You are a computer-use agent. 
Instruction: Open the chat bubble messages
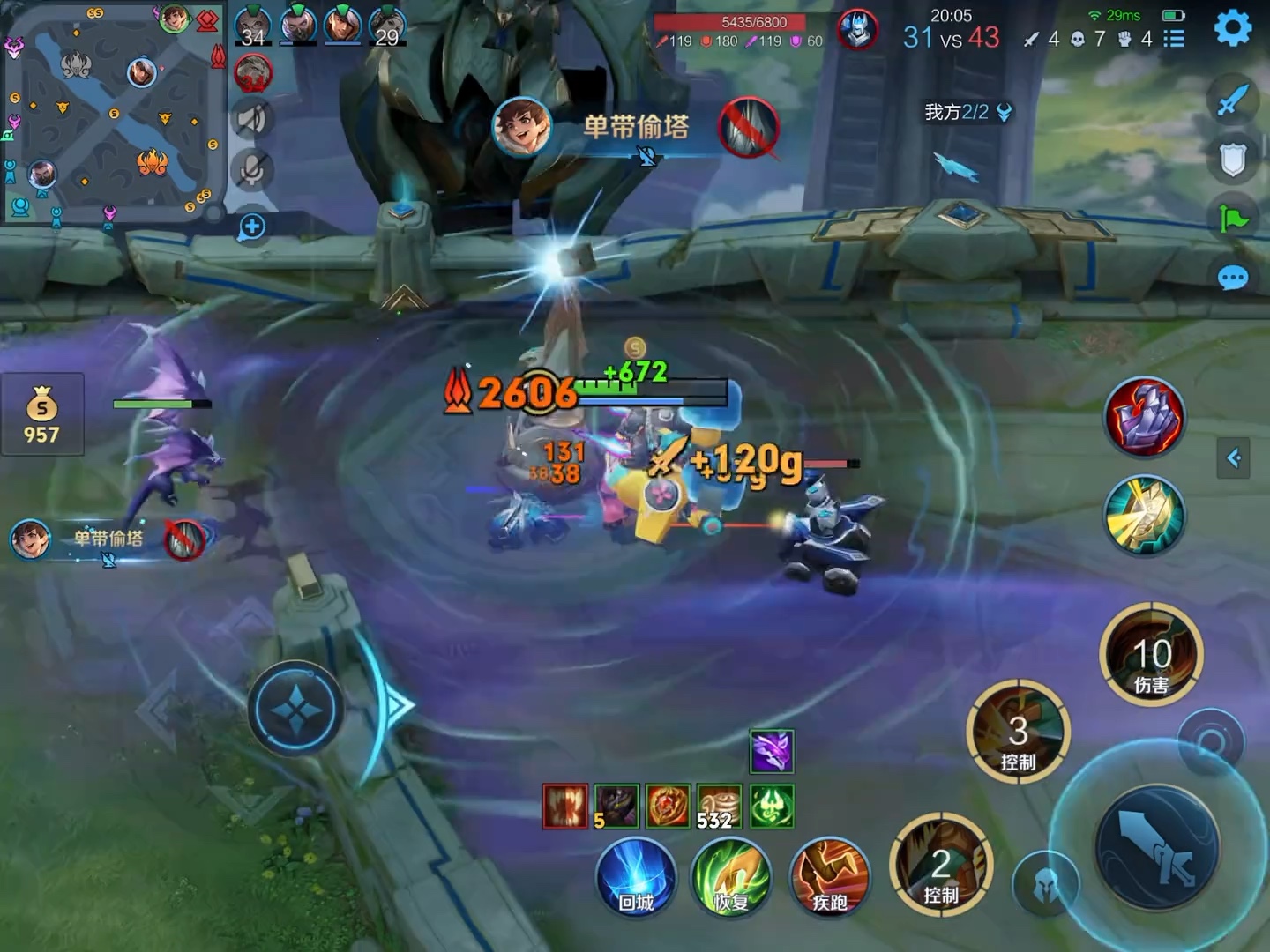[1232, 279]
